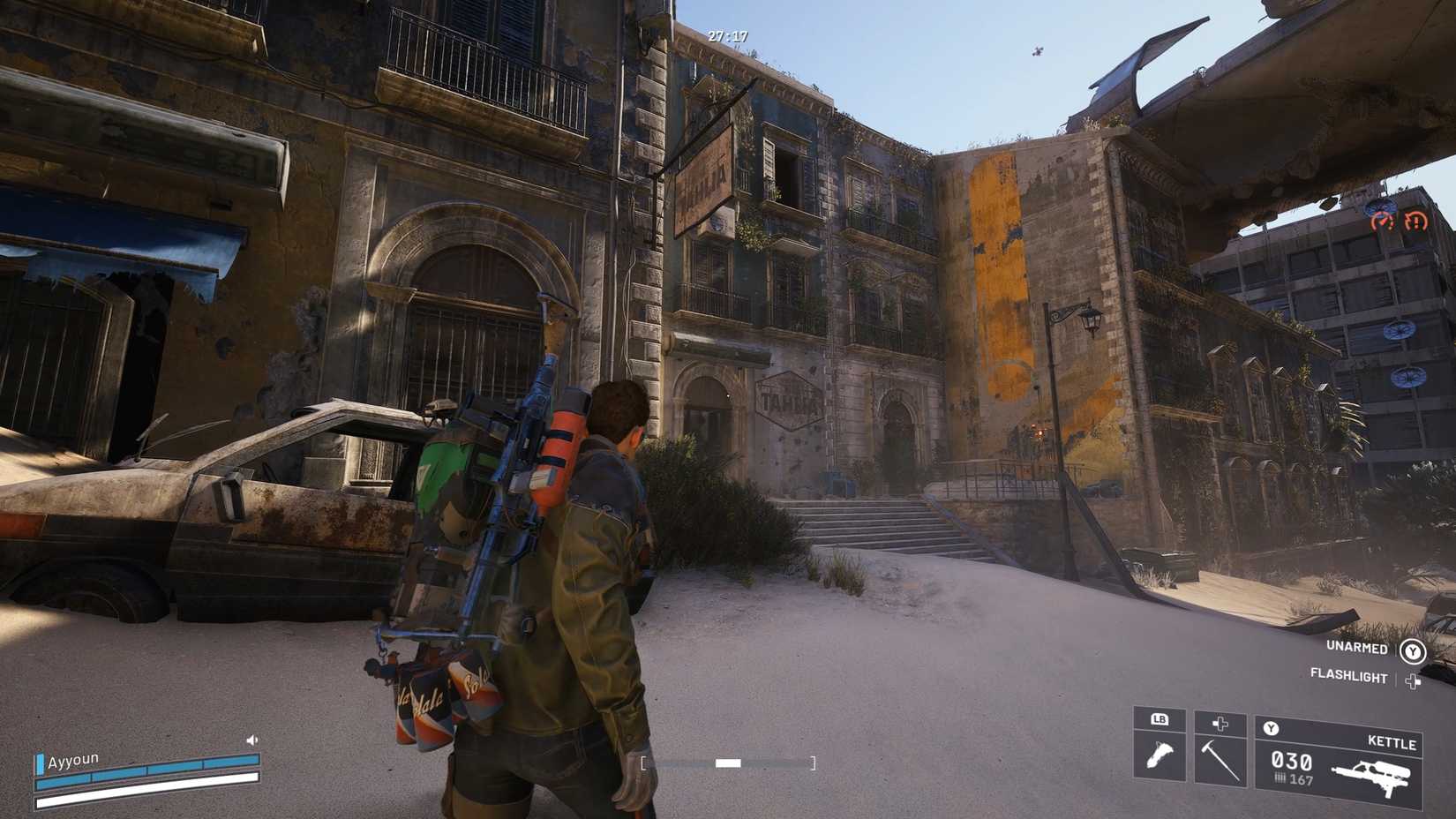Select the knife in the LB slot
This screenshot has width=1456, height=819.
(x=1160, y=755)
